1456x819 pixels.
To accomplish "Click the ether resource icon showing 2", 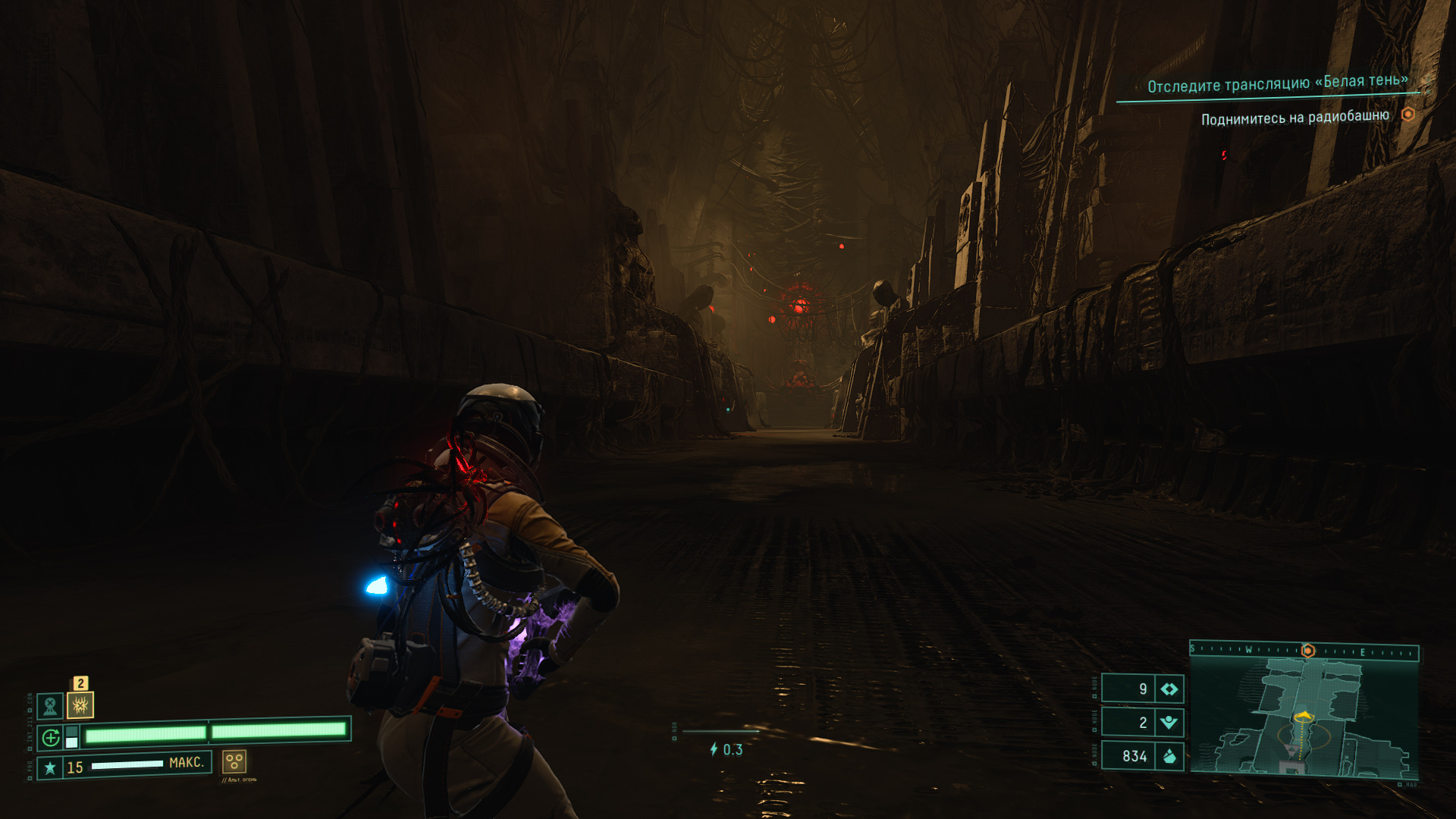I will pos(1169,722).
